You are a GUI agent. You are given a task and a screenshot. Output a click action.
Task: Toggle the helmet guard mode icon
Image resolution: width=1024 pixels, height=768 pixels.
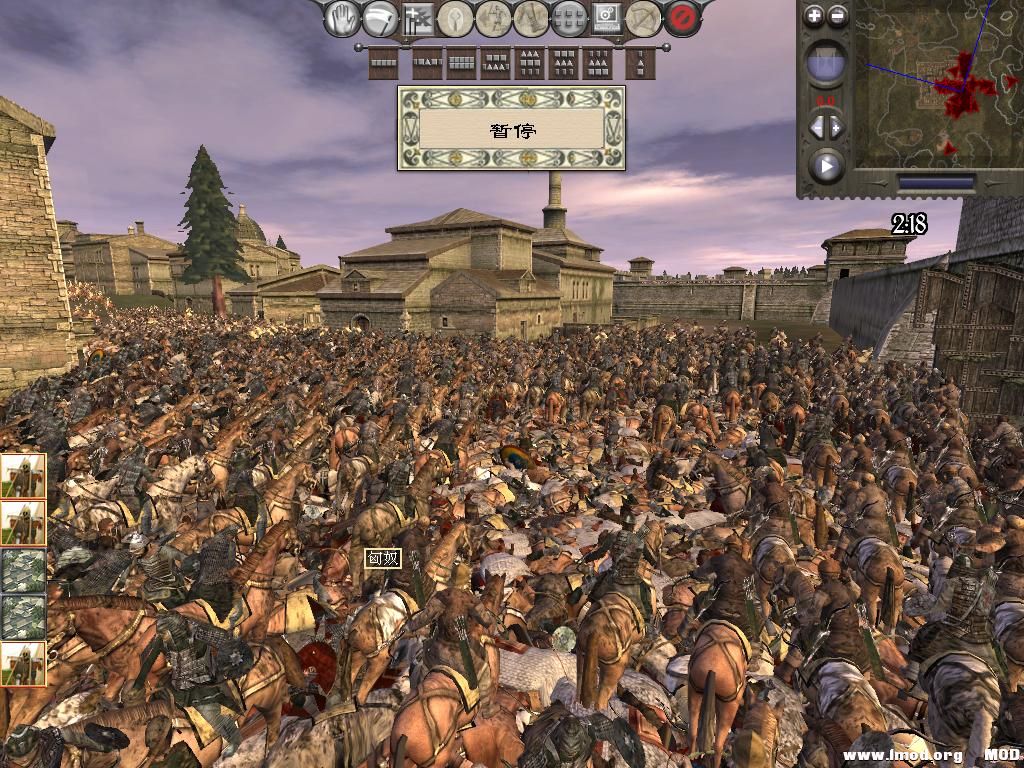pyautogui.click(x=455, y=18)
